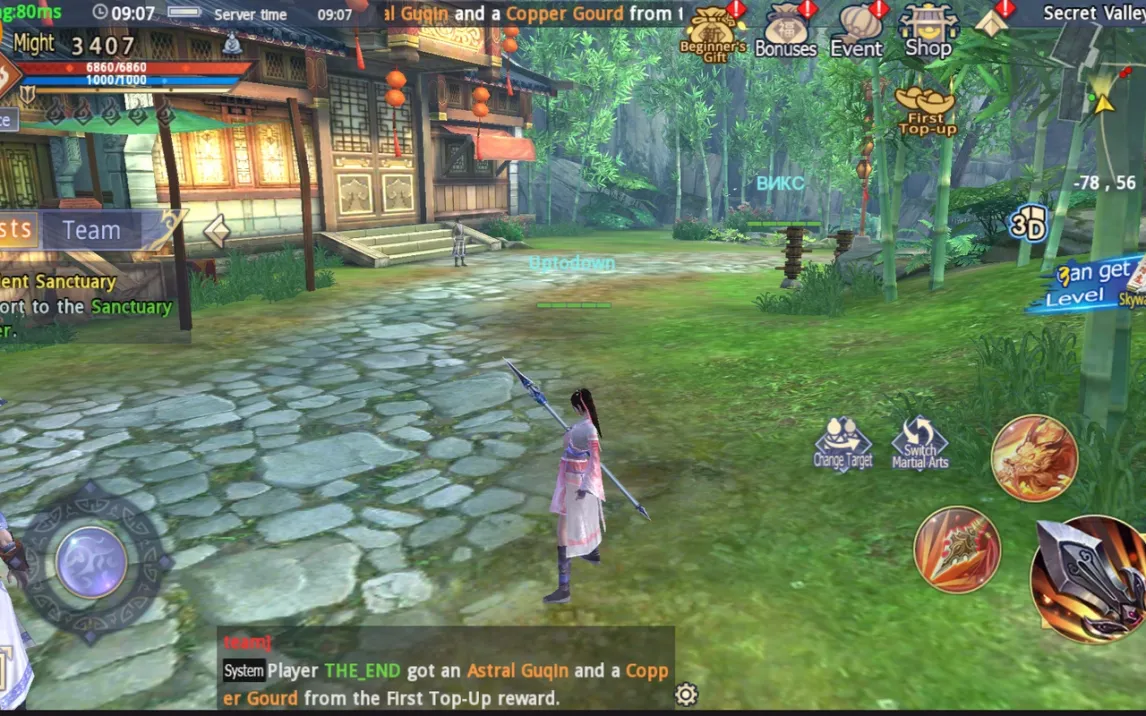The width and height of the screenshot is (1146, 716).
Task: Open chat settings gear icon
Action: click(x=686, y=694)
